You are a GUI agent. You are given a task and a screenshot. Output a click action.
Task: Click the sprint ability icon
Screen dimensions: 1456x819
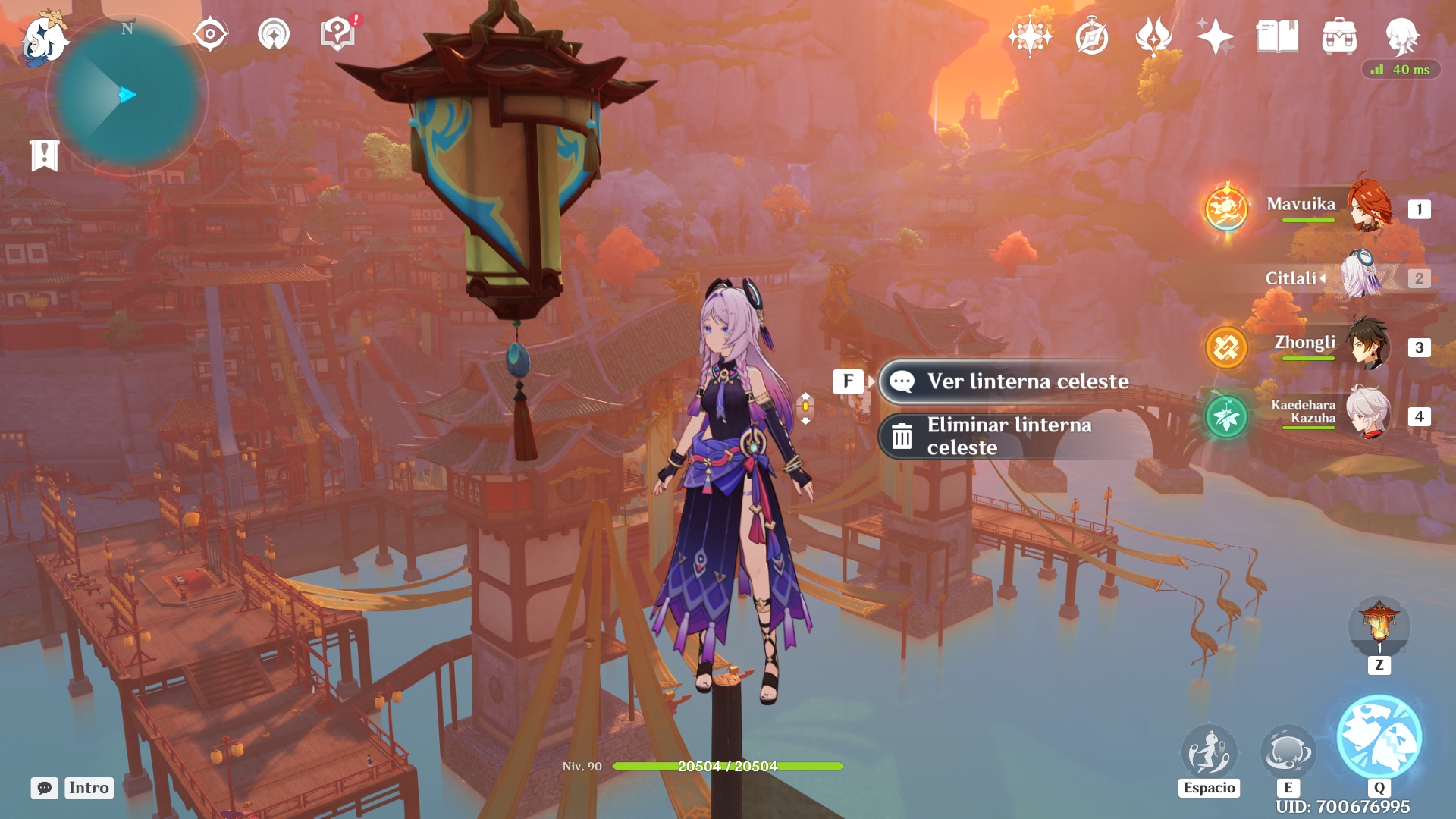[1209, 752]
